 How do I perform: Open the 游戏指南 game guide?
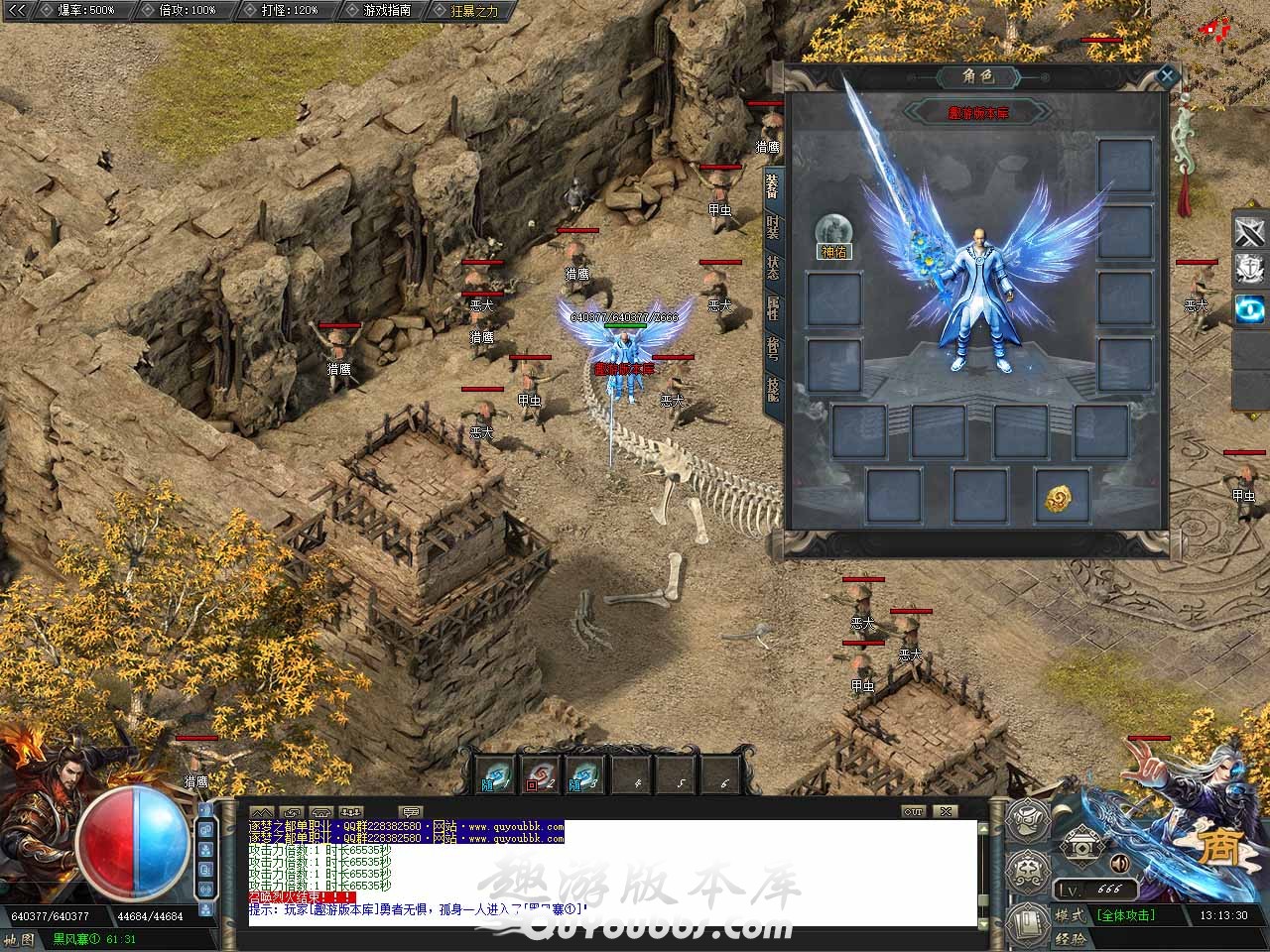[379, 10]
